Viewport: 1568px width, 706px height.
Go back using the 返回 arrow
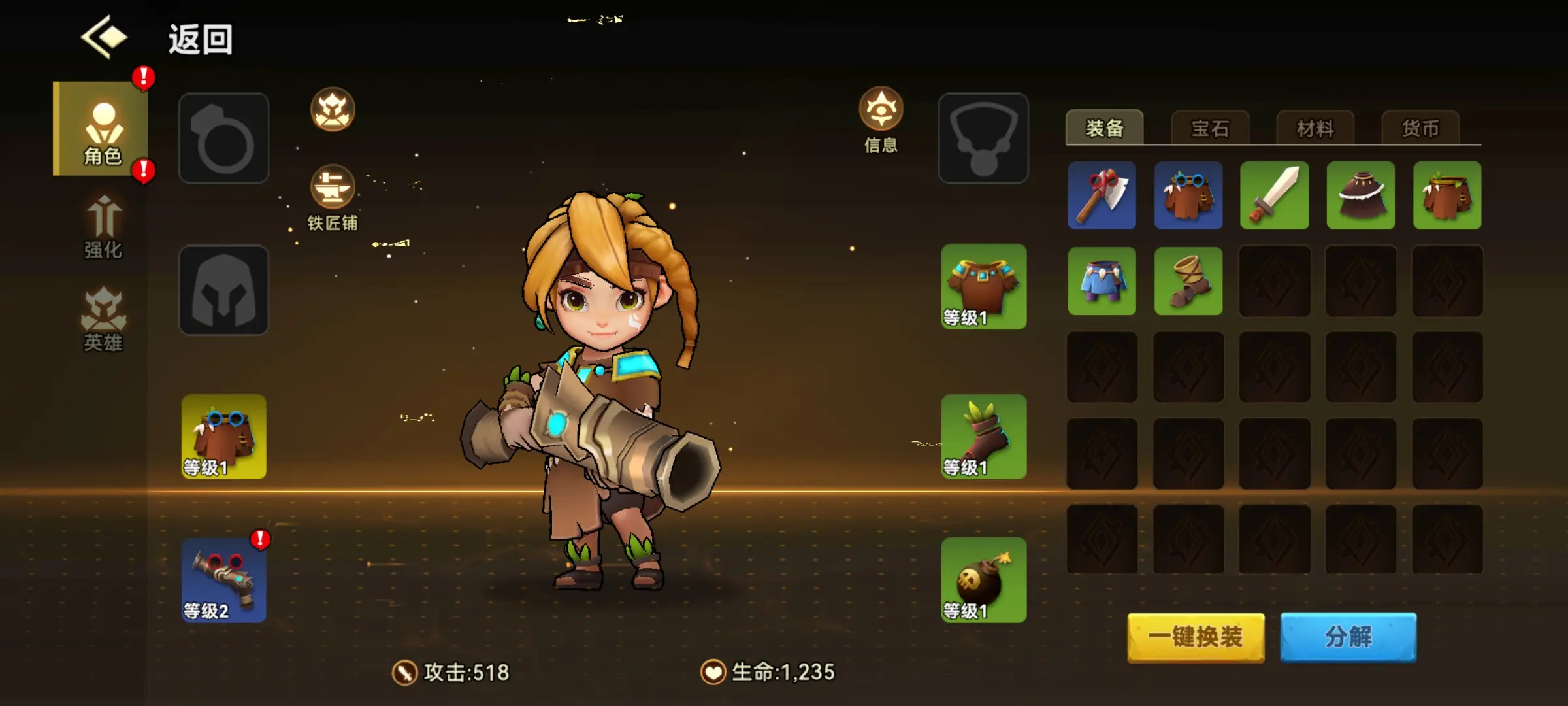(105, 38)
